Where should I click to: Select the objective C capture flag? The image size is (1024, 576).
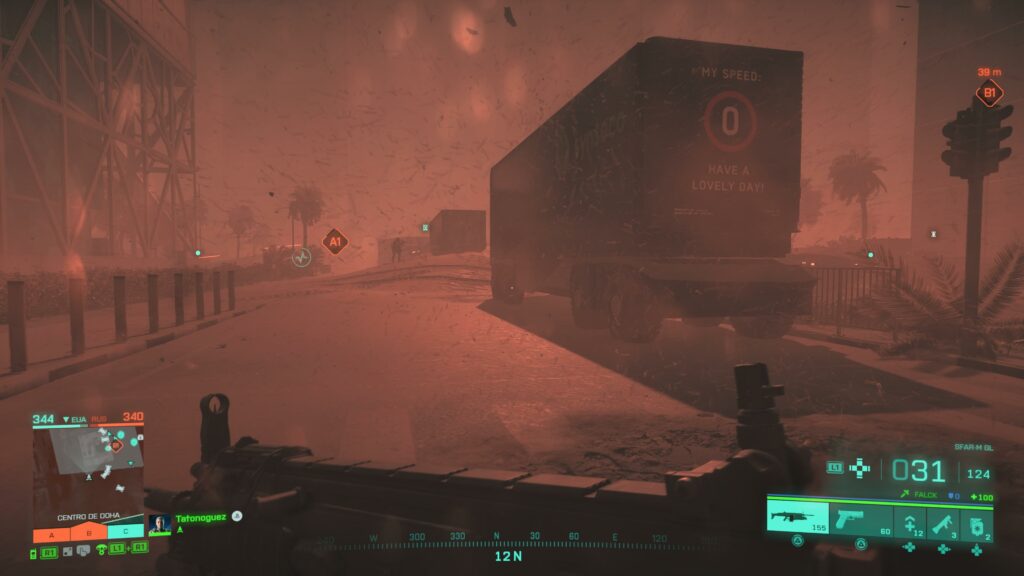click(125, 533)
